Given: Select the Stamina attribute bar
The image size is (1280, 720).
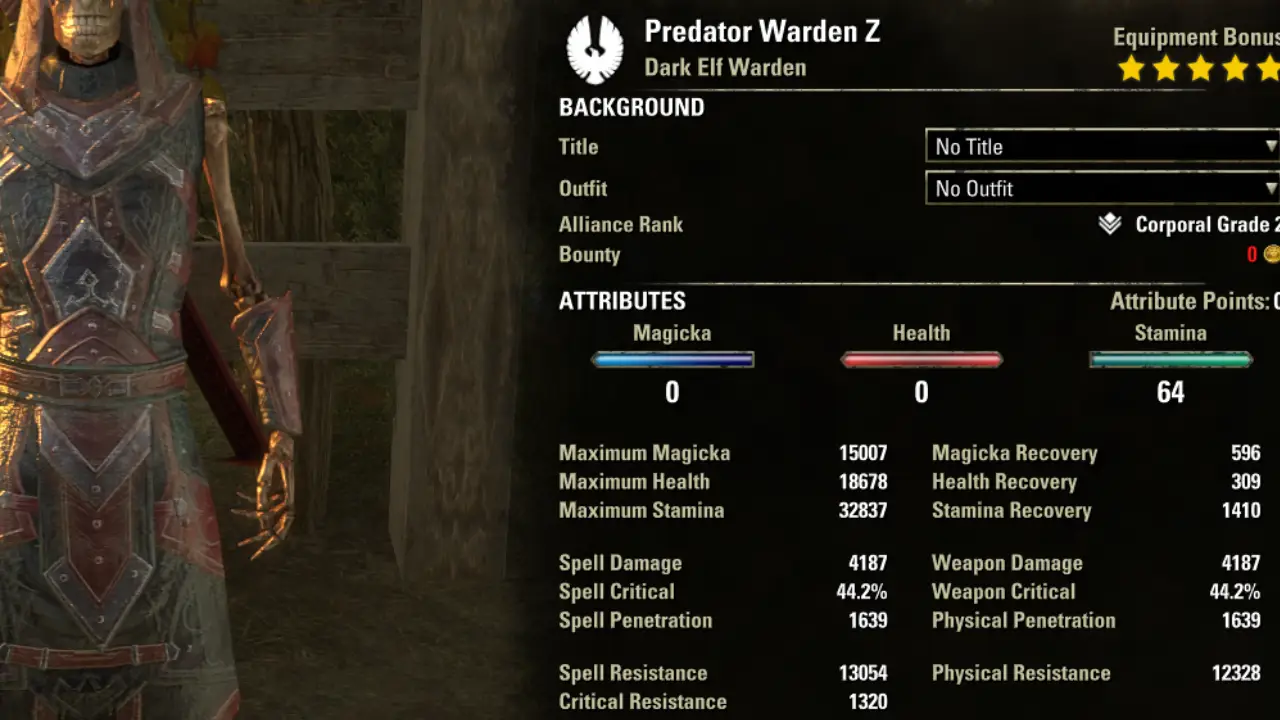Looking at the screenshot, I should [x=1170, y=360].
